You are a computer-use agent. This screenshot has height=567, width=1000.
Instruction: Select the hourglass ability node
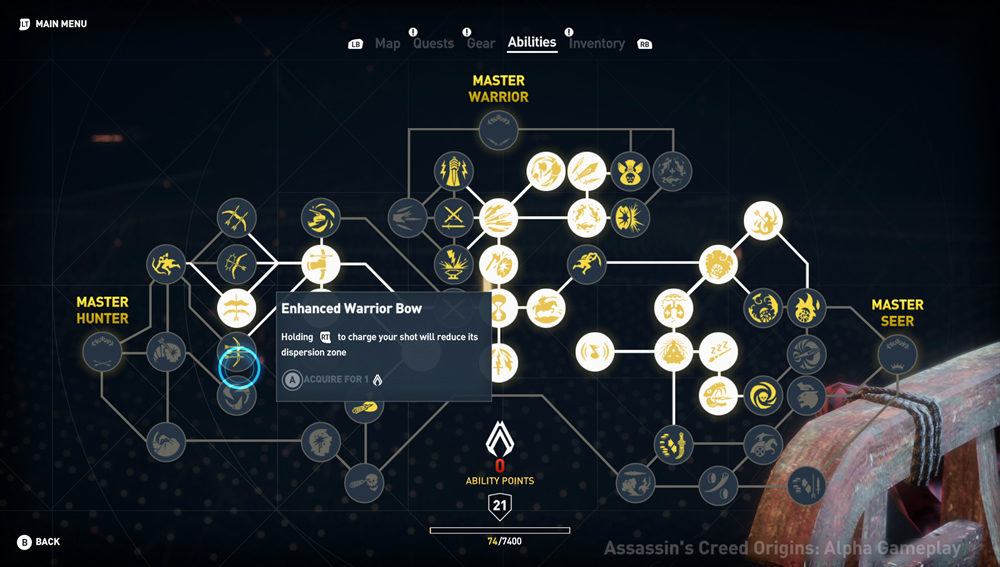[497, 308]
